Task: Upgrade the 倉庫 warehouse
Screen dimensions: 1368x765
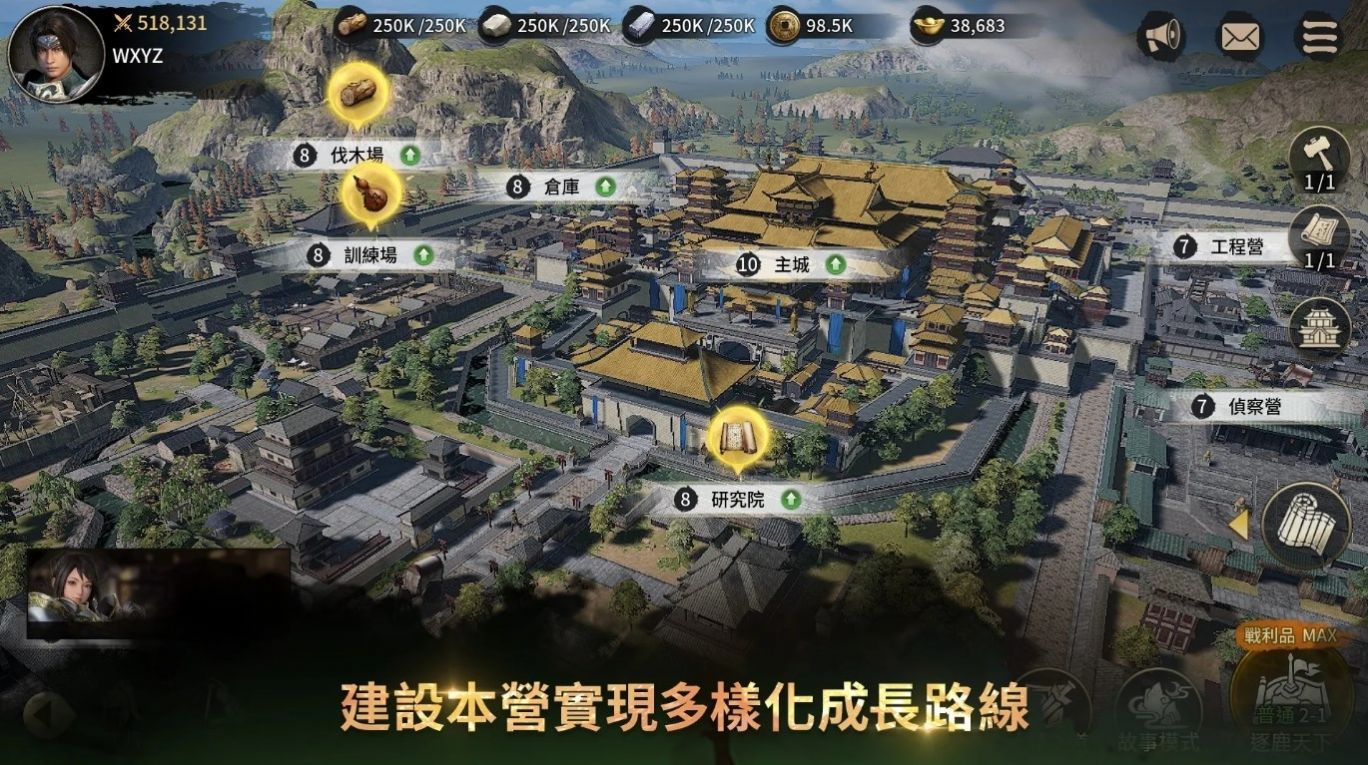Action: tap(604, 186)
